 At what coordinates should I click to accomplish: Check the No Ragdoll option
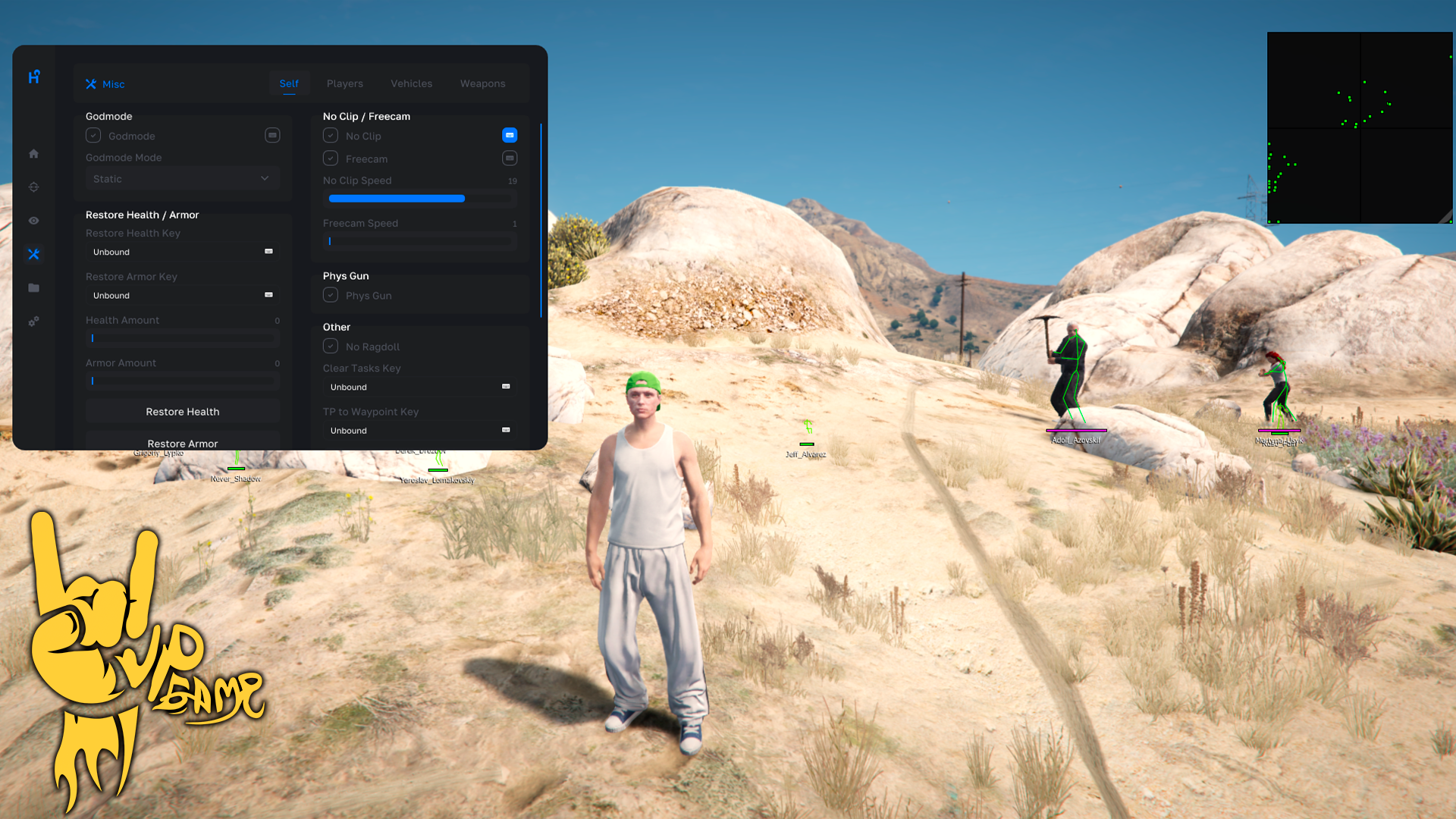click(331, 347)
